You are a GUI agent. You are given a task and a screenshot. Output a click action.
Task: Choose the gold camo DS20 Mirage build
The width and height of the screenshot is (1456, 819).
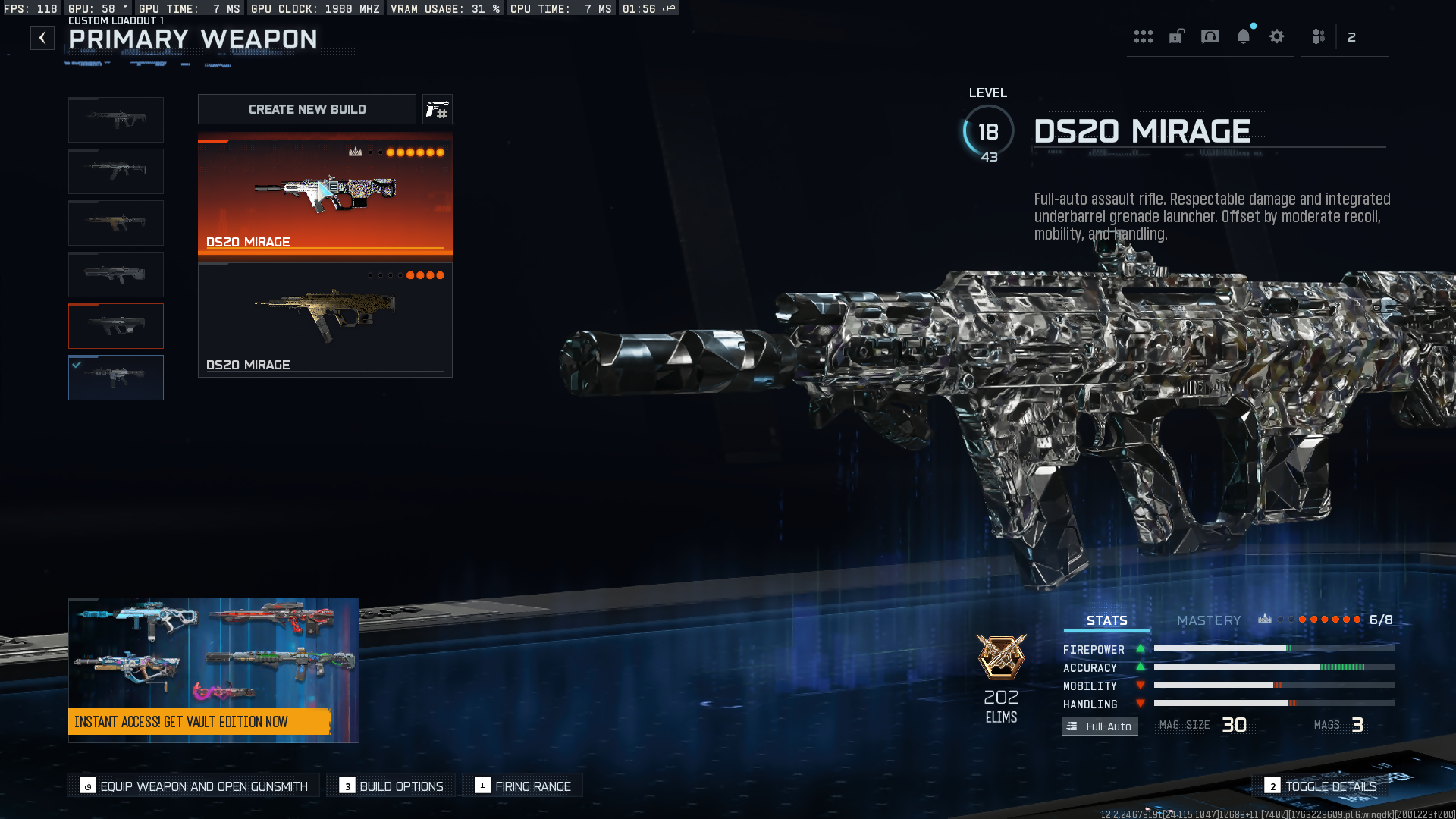click(x=325, y=320)
